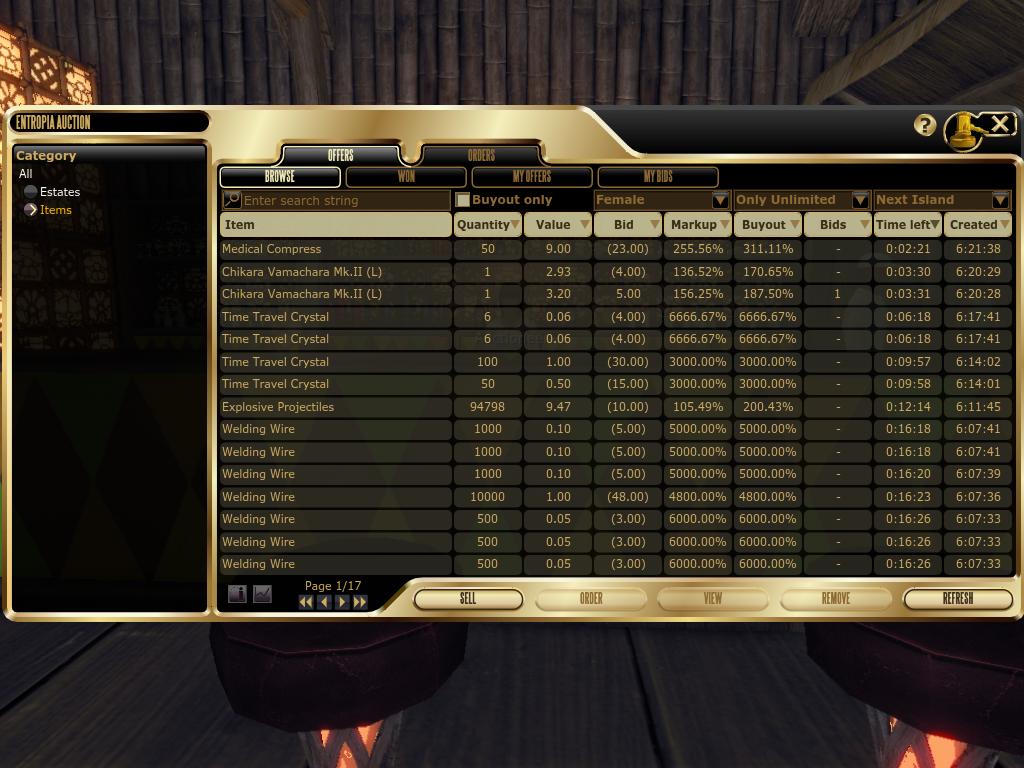Viewport: 1024px width, 768px height.
Task: Open the My Offers sub-tab
Action: (x=532, y=177)
